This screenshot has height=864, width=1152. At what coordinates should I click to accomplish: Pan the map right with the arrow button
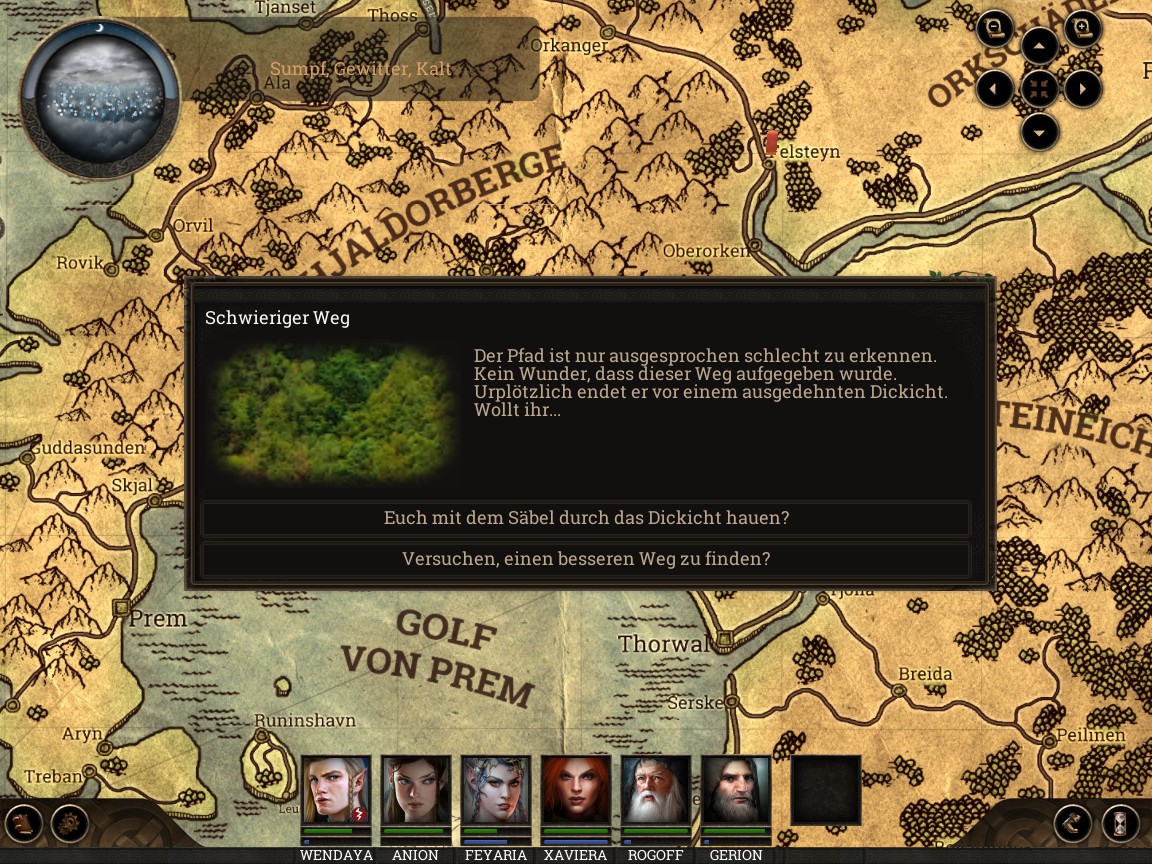(x=1083, y=89)
